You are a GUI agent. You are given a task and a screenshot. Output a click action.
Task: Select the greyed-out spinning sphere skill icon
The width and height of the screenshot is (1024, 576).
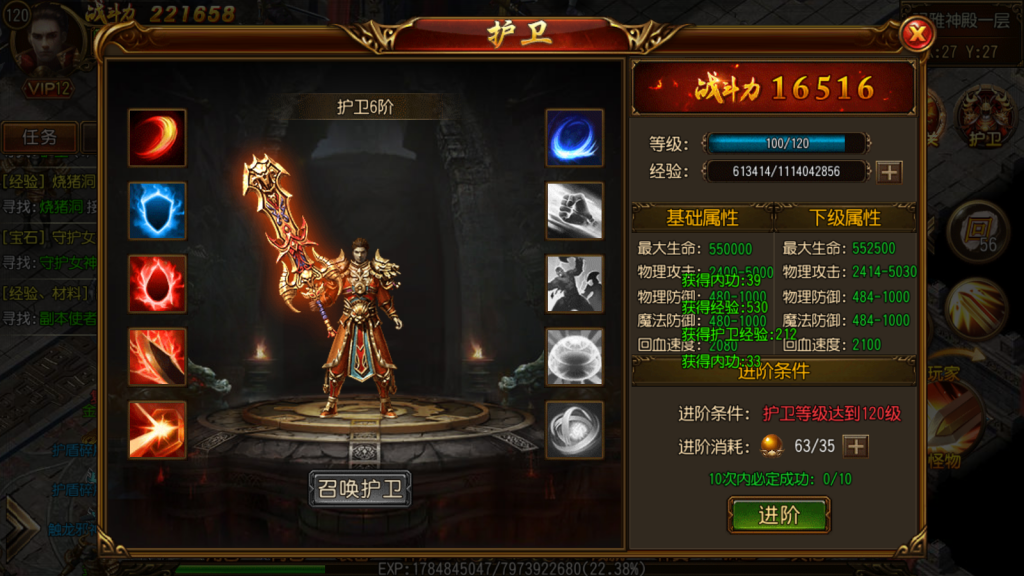574,430
